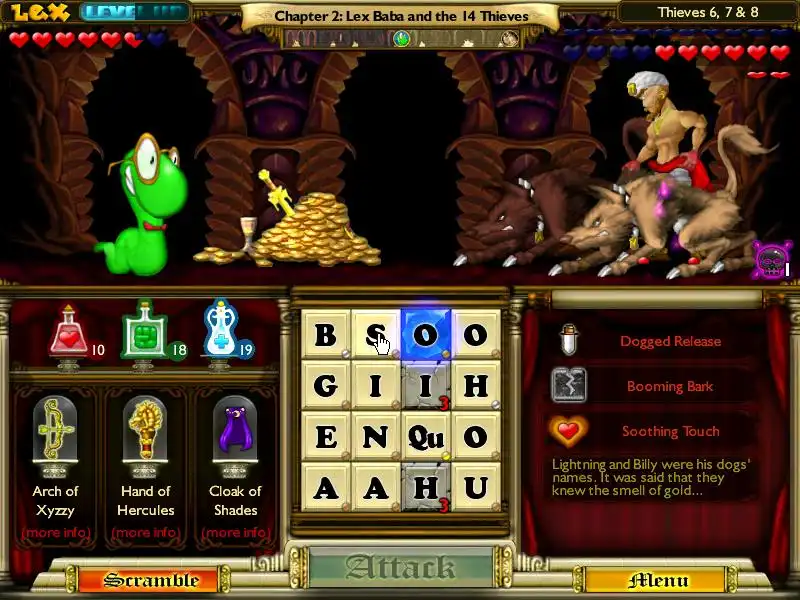800x600 pixels.
Task: Select the letter B tile
Action: (x=326, y=334)
